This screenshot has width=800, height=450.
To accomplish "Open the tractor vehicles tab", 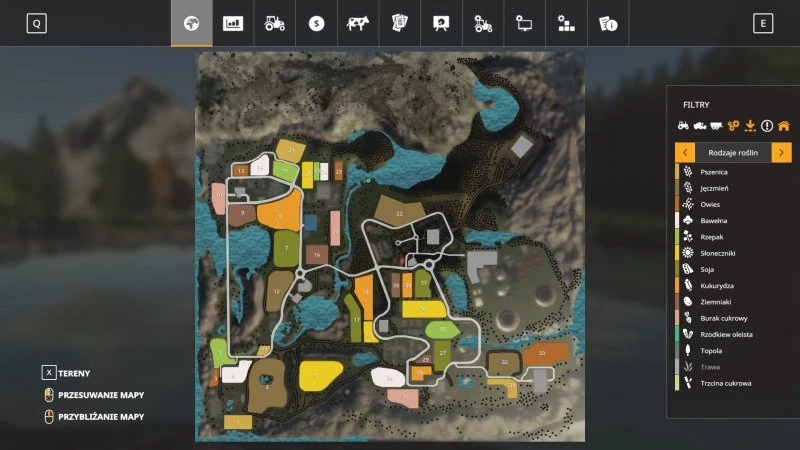I will point(274,24).
